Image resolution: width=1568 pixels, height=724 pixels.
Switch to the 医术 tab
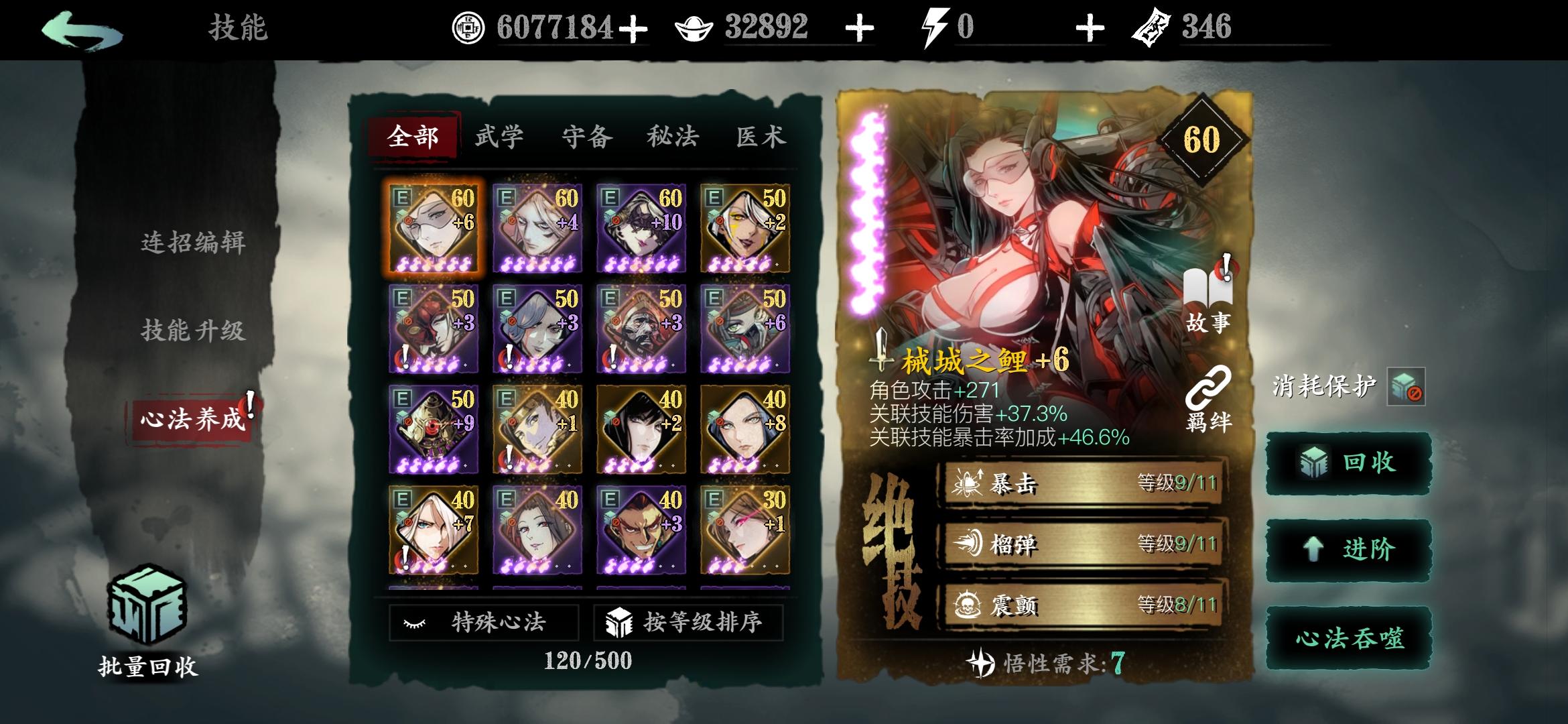click(x=761, y=136)
